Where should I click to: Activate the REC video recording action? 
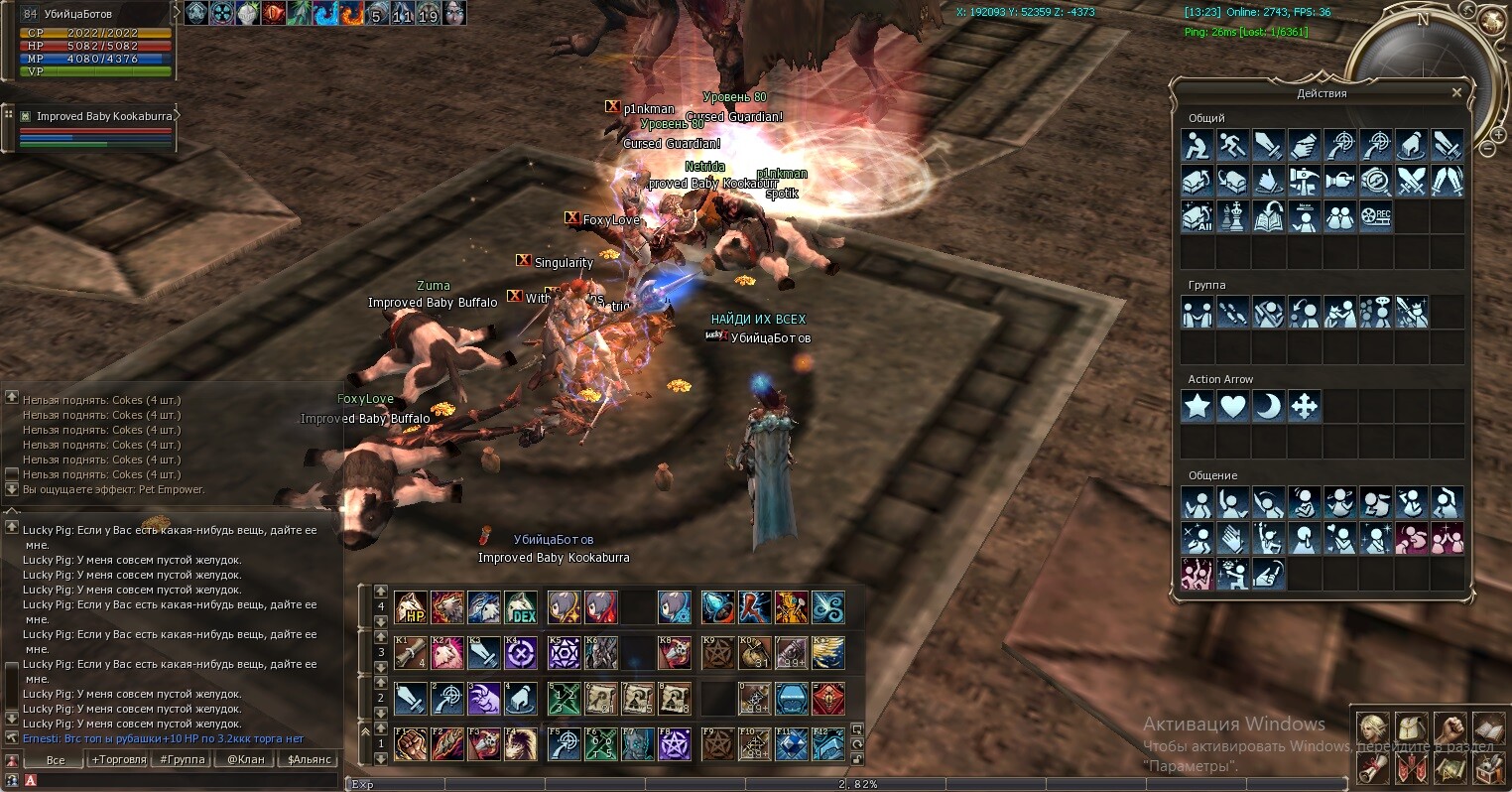point(1376,216)
